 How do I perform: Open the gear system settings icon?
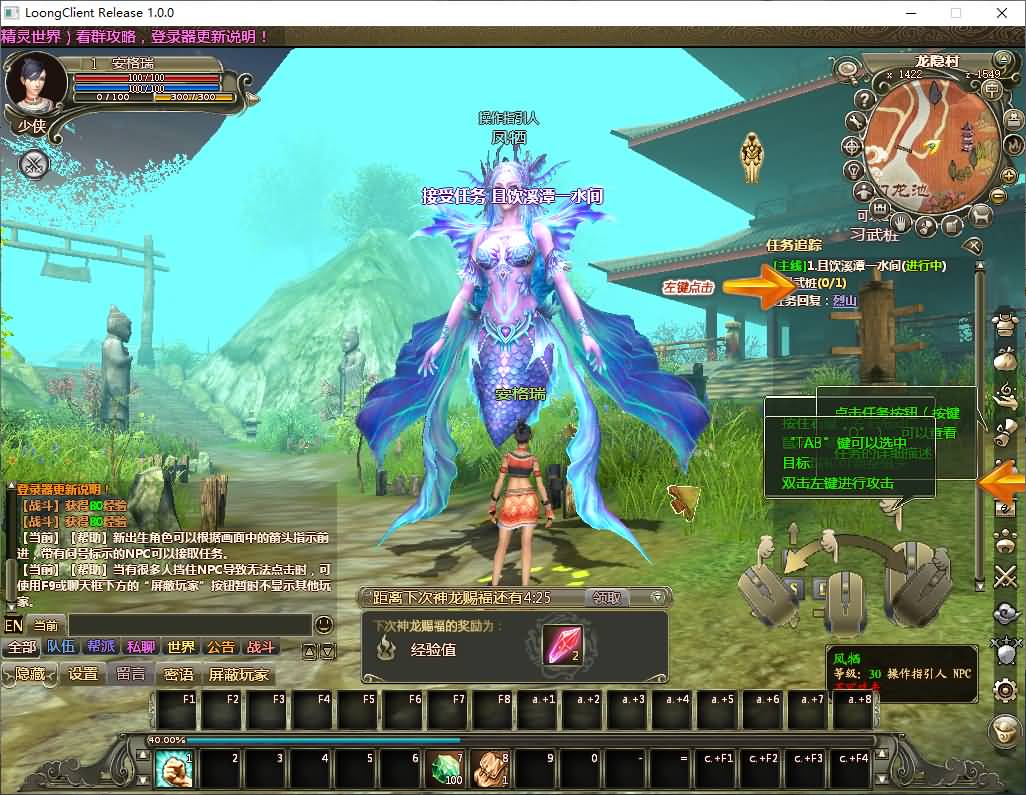click(x=1004, y=690)
